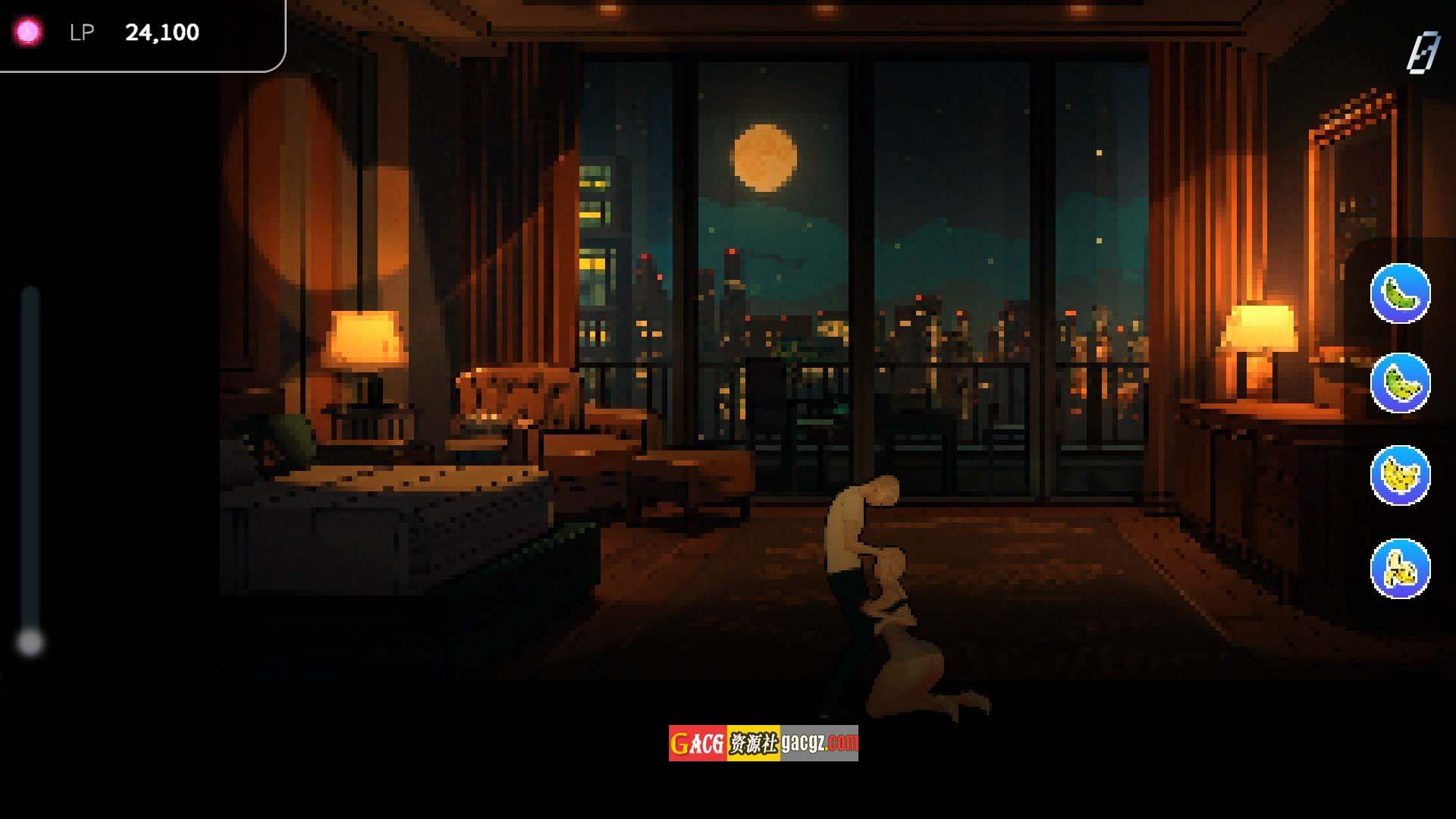Choose the spotted green banana bunch
The image size is (1456, 819).
[x=1400, y=383]
